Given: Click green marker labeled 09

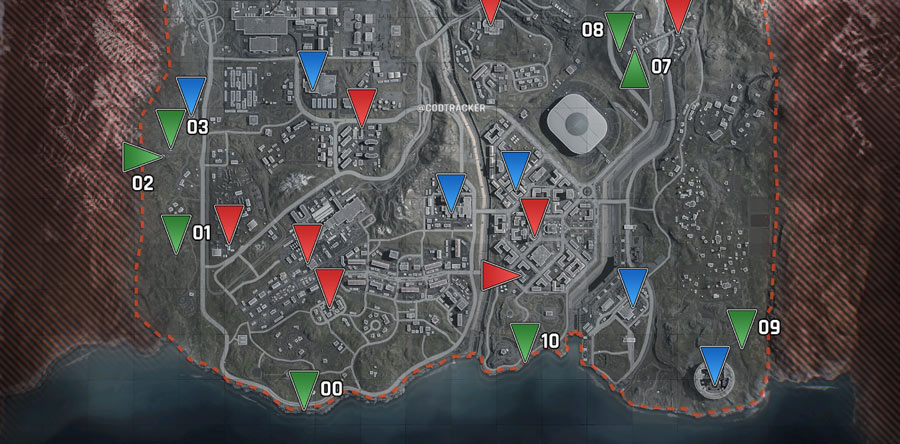Looking at the screenshot, I should (741, 326).
